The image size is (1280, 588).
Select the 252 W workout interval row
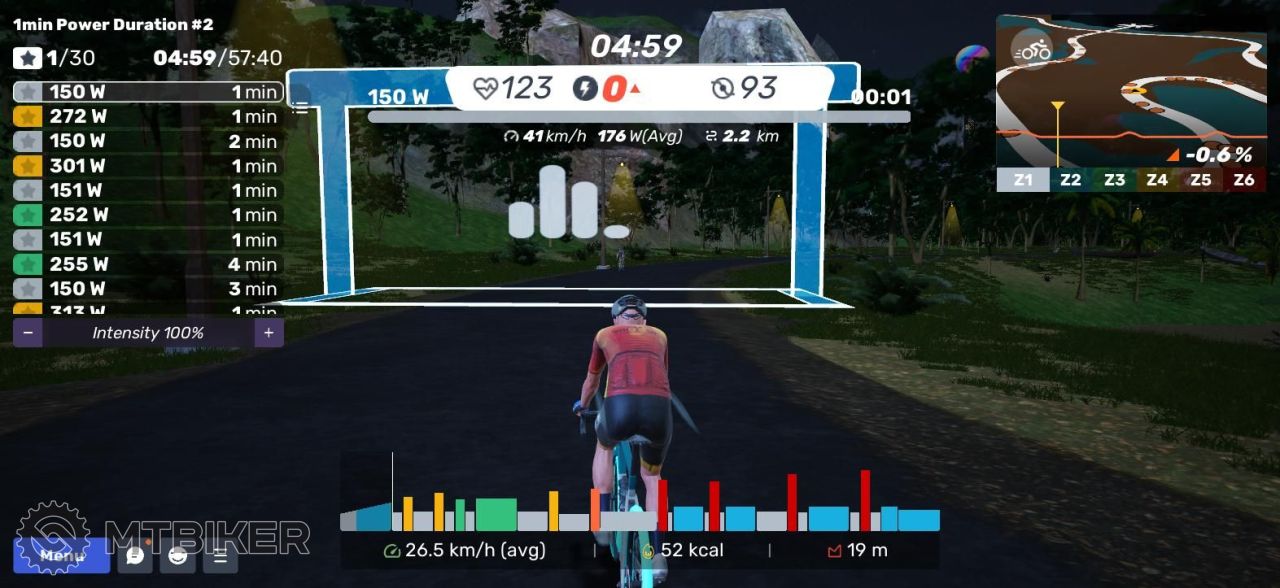[148, 215]
